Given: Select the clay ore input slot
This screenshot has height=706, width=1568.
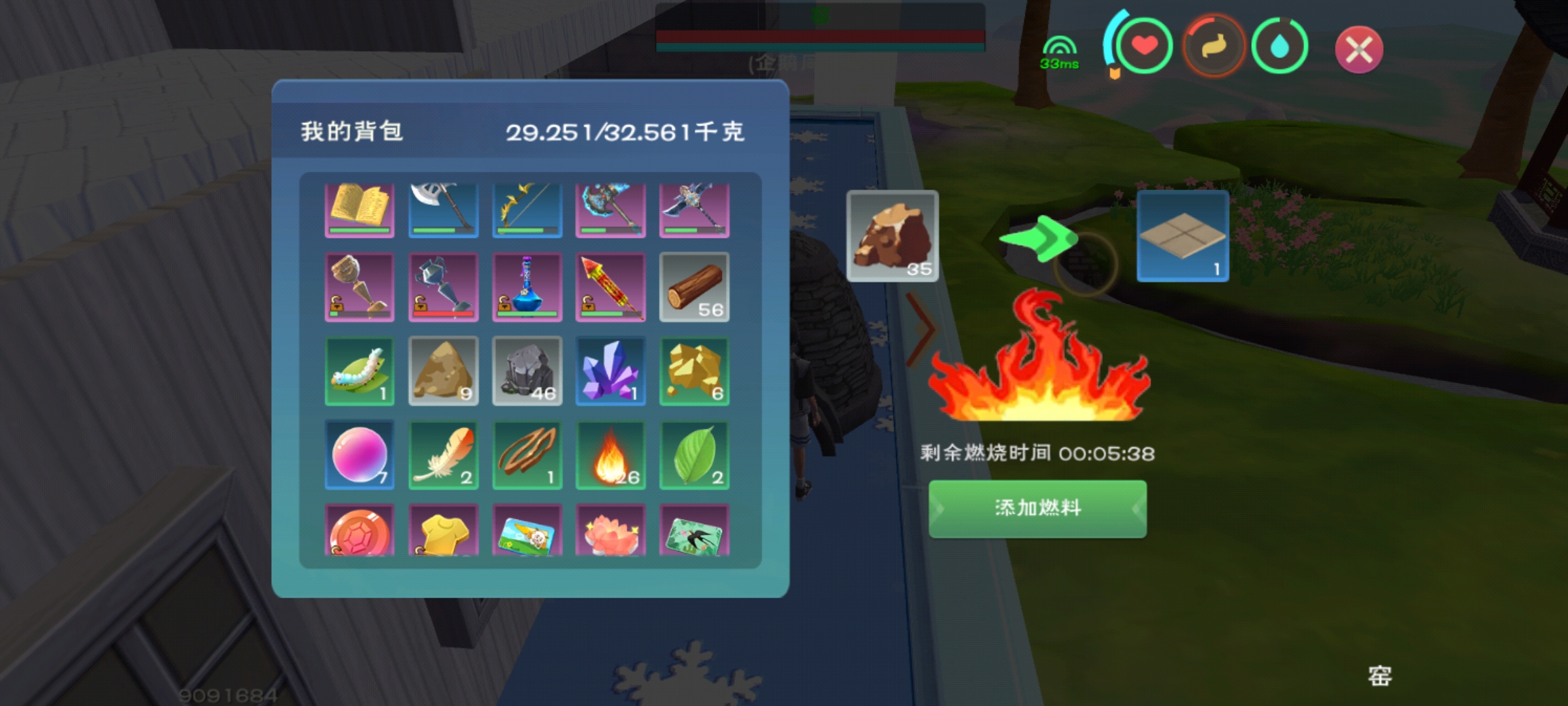Looking at the screenshot, I should pyautogui.click(x=892, y=236).
